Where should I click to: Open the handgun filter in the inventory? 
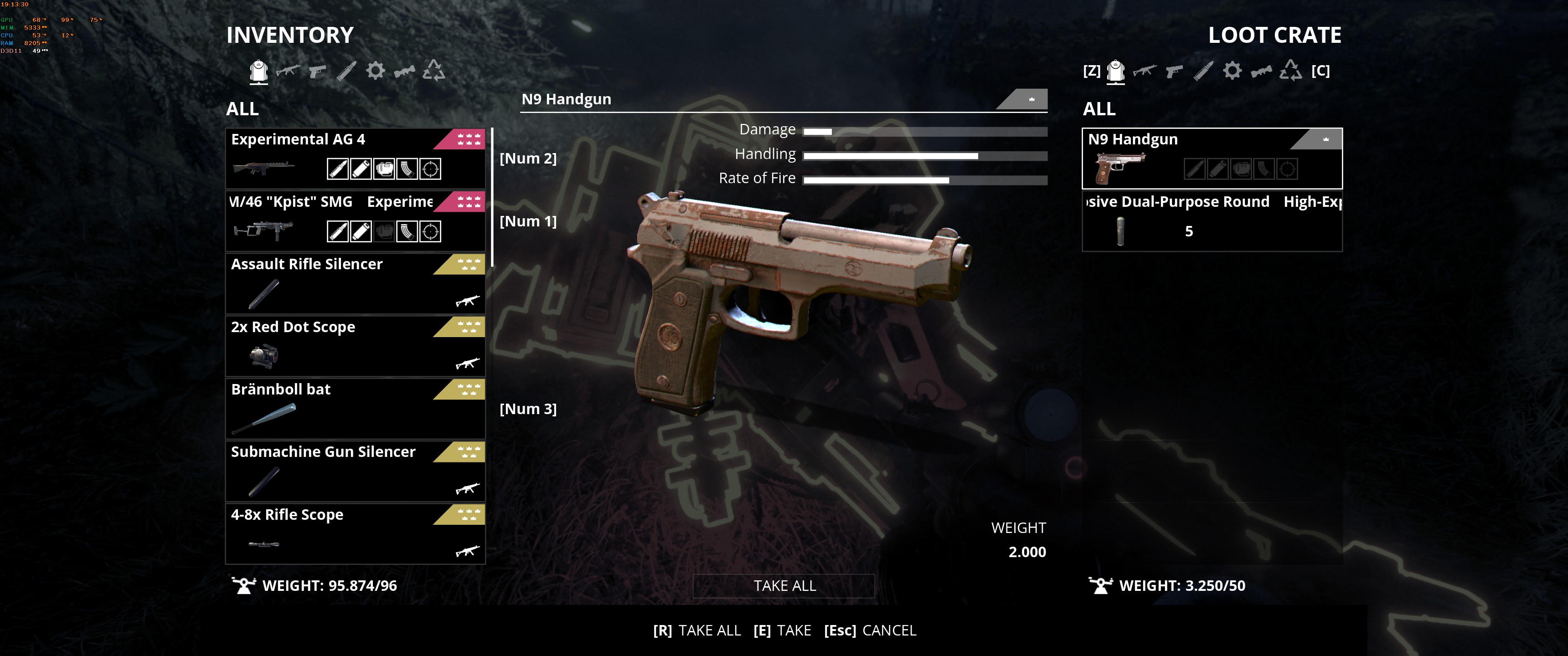318,71
